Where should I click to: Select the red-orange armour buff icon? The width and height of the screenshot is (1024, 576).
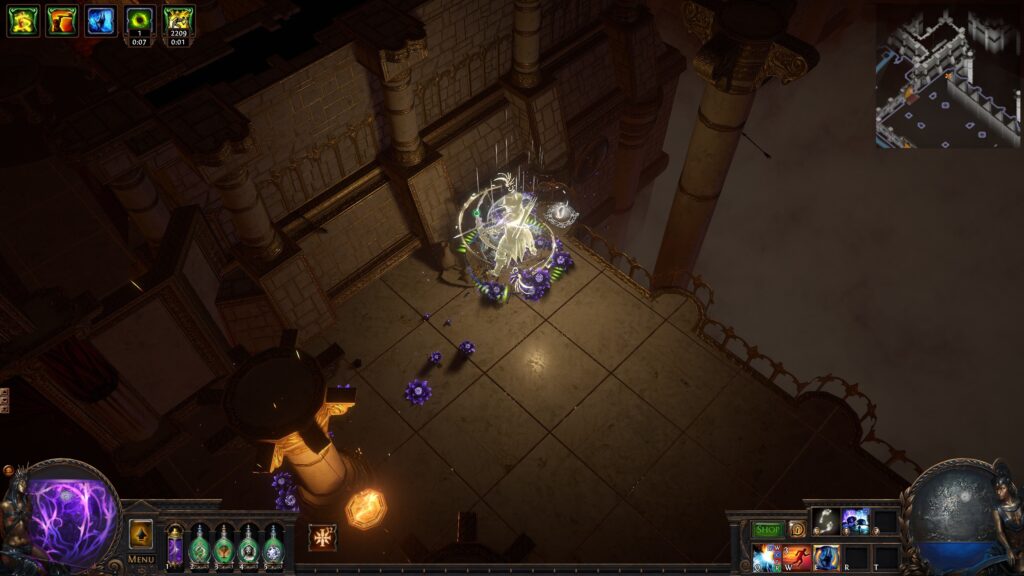[x=61, y=20]
